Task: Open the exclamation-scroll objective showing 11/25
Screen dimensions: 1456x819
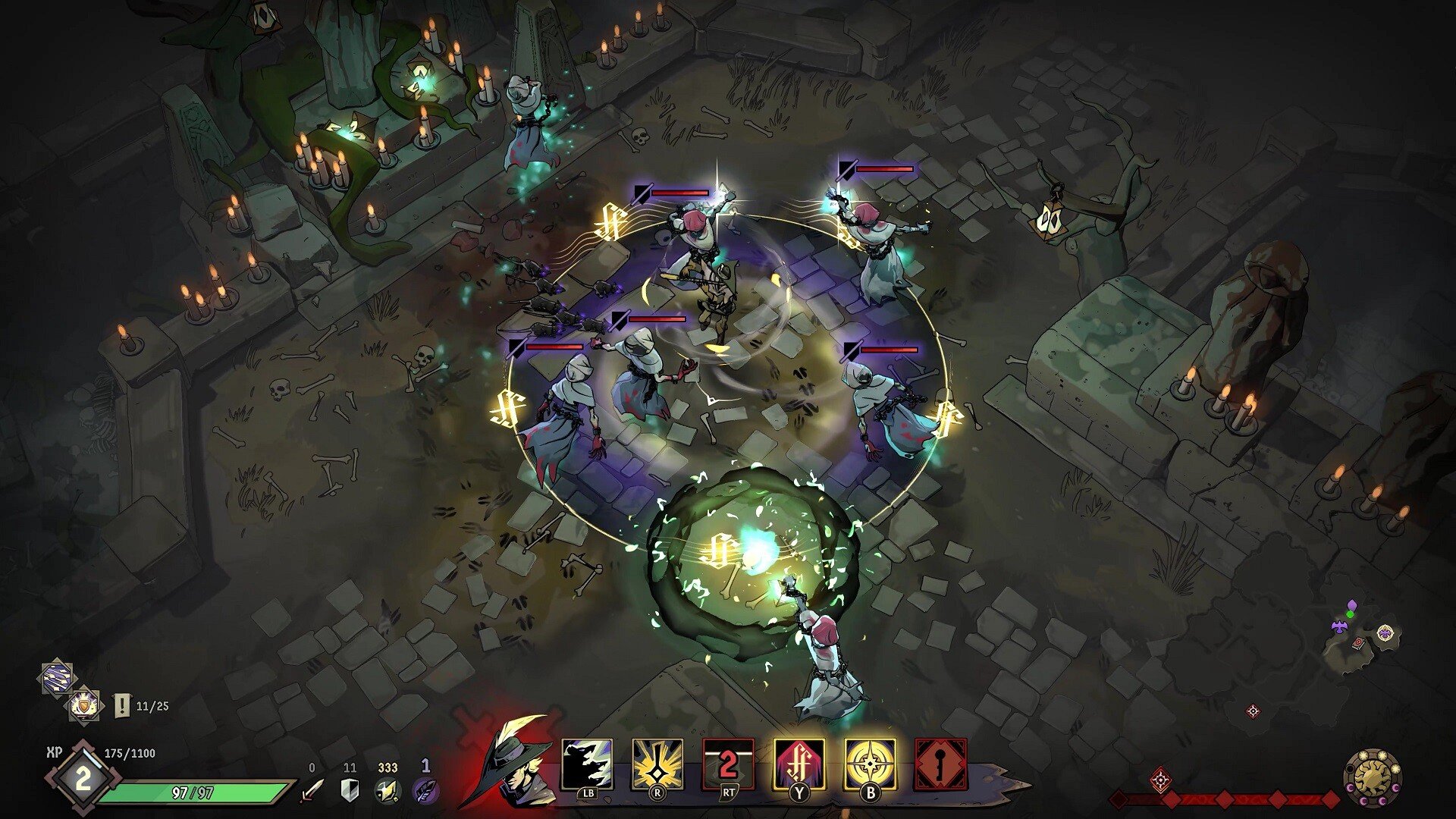Action: pos(121,703)
